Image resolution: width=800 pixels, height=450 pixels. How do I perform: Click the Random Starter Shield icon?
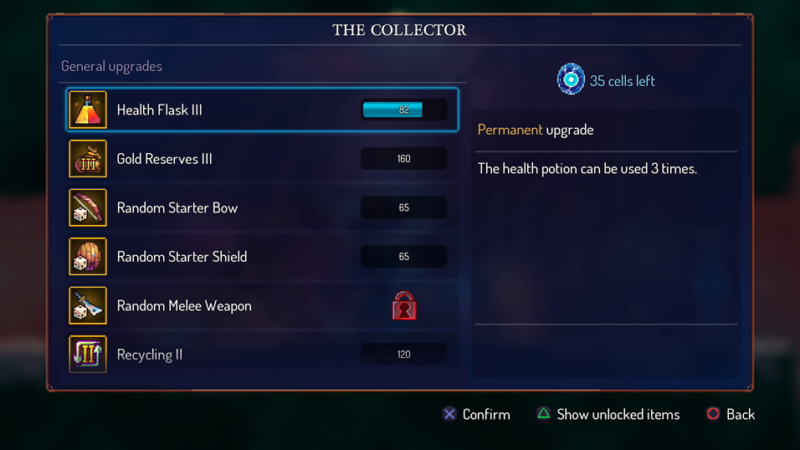click(x=88, y=257)
